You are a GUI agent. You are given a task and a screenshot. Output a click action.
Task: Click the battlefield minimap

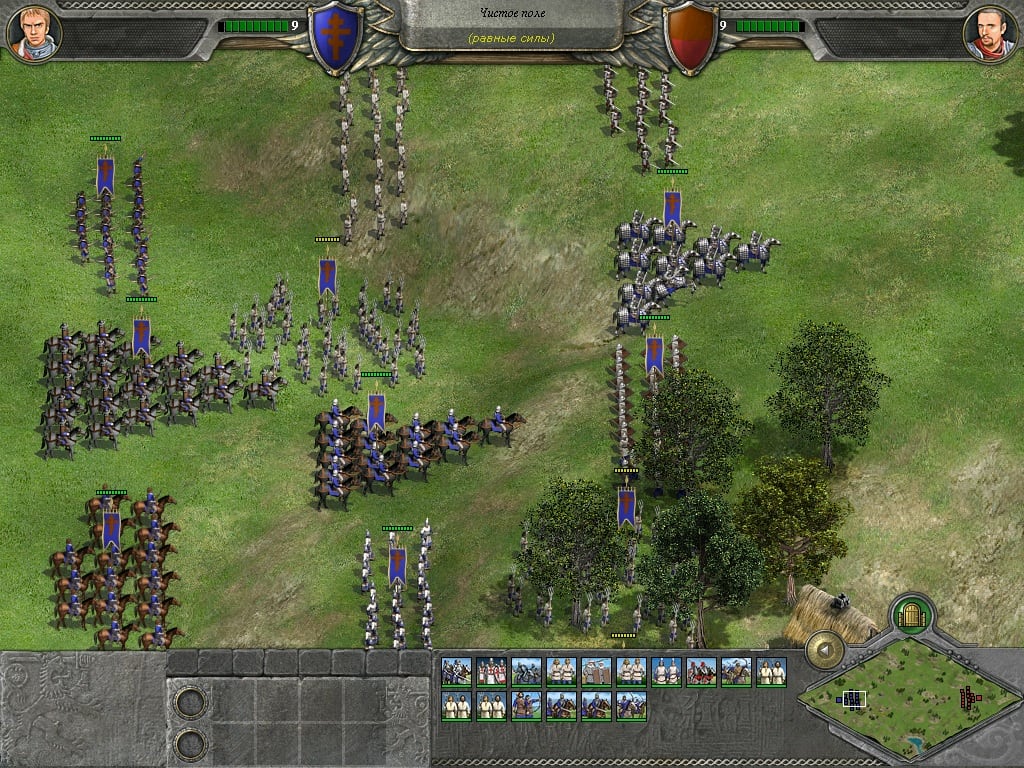point(907,696)
